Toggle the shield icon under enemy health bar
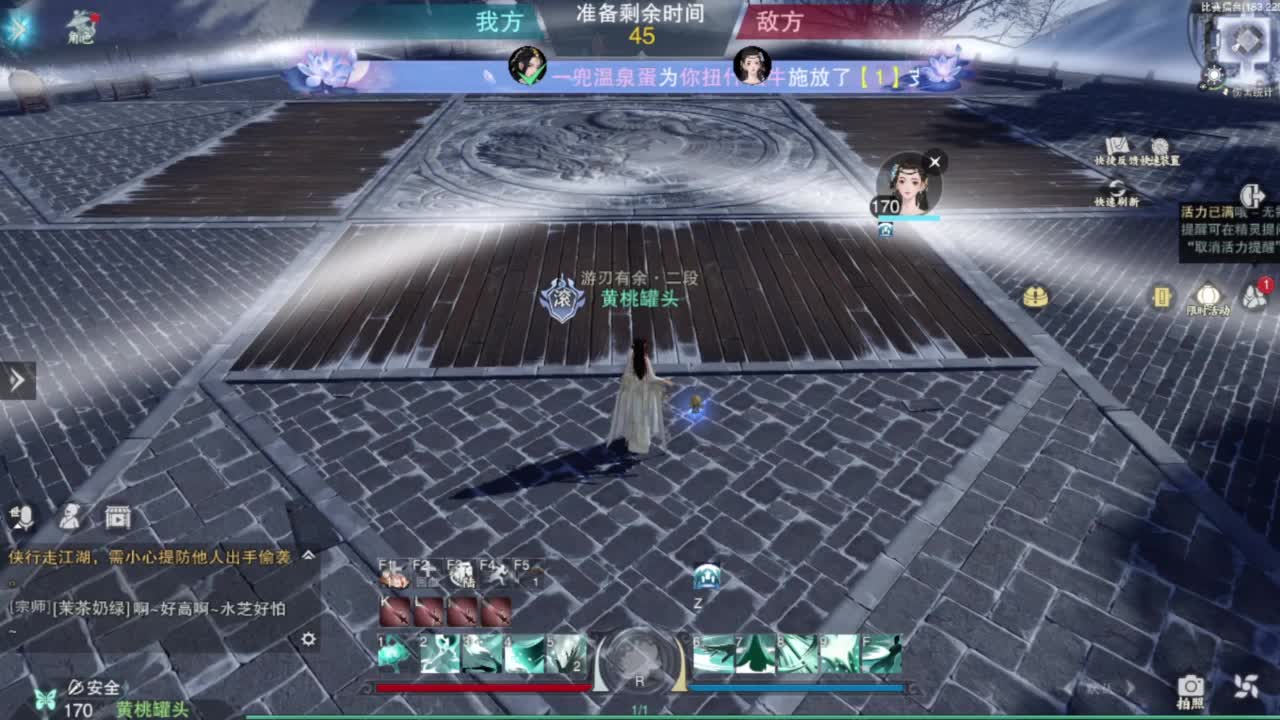Screen dimensions: 1280x720 tap(886, 230)
